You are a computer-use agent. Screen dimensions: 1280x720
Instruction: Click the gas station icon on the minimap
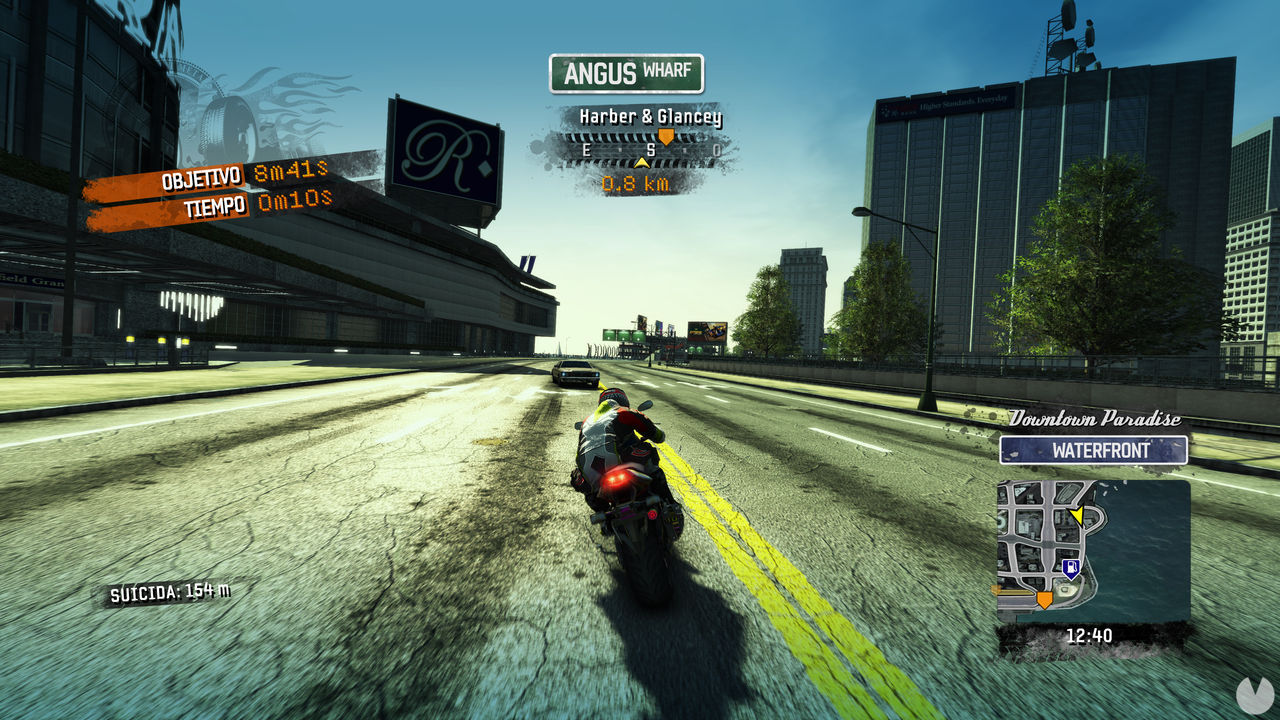(x=1072, y=567)
